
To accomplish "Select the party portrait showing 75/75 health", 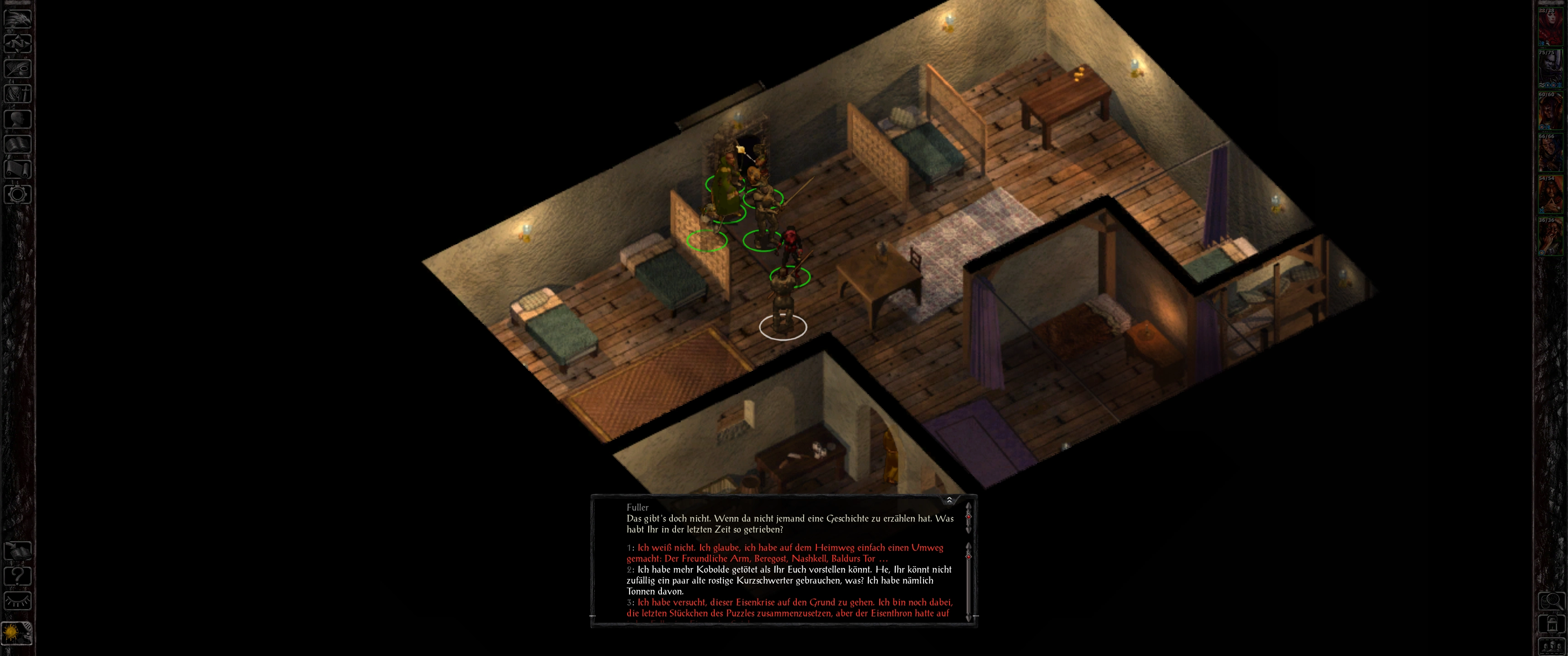I will (x=1550, y=69).
